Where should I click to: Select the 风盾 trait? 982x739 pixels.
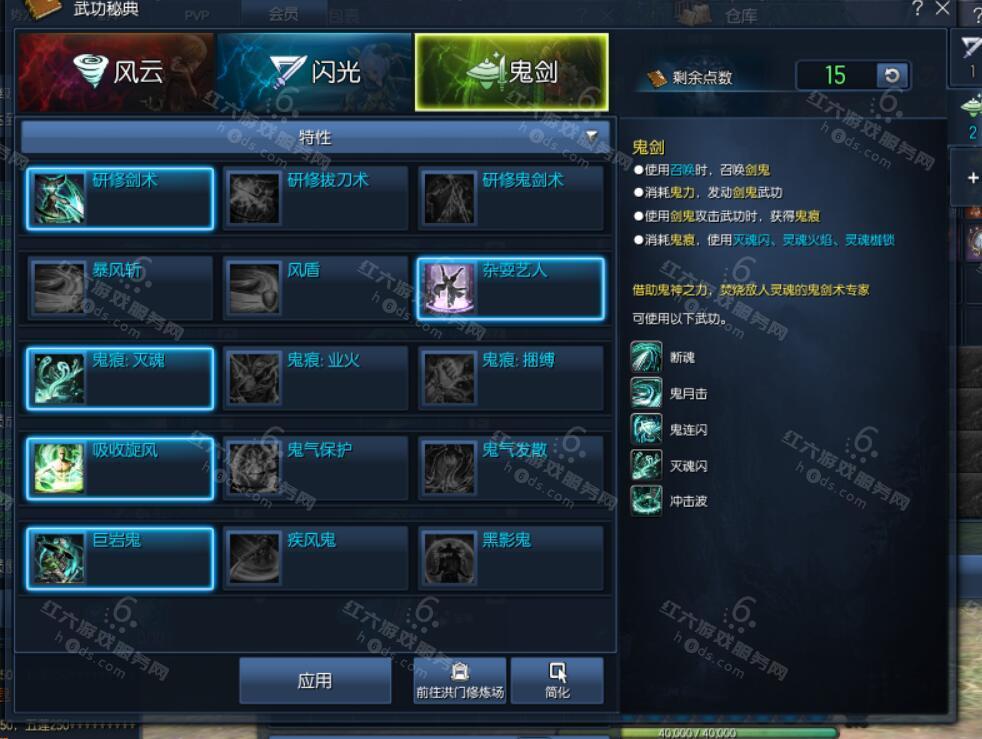[x=315, y=288]
